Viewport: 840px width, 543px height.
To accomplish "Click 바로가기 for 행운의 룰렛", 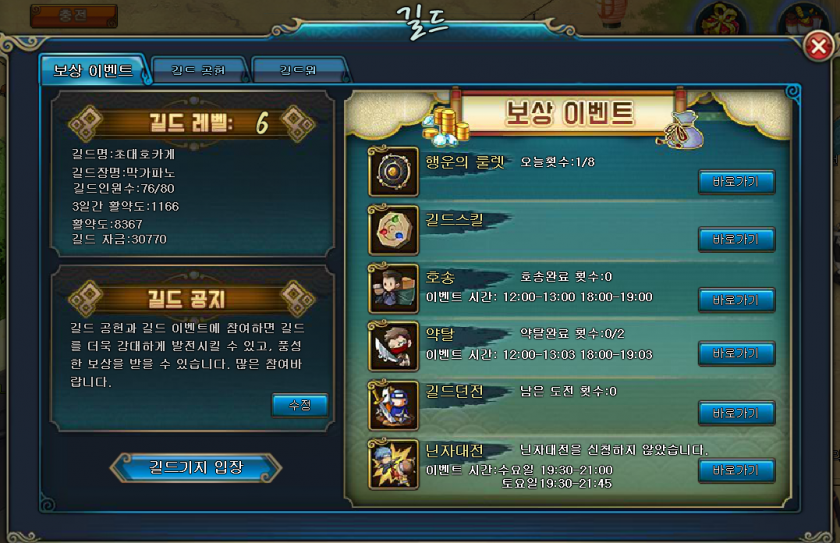I will [x=736, y=181].
